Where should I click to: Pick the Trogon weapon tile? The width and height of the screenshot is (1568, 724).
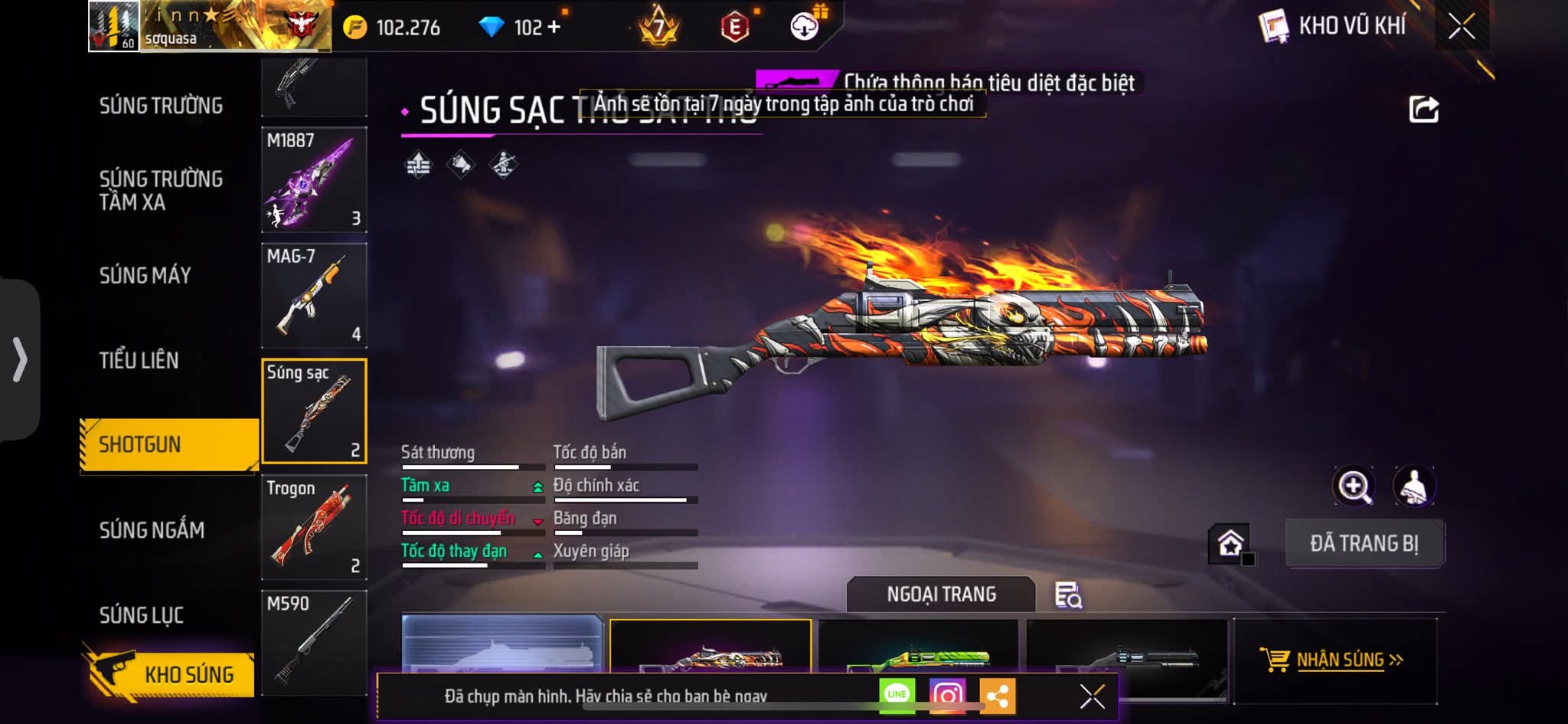314,527
